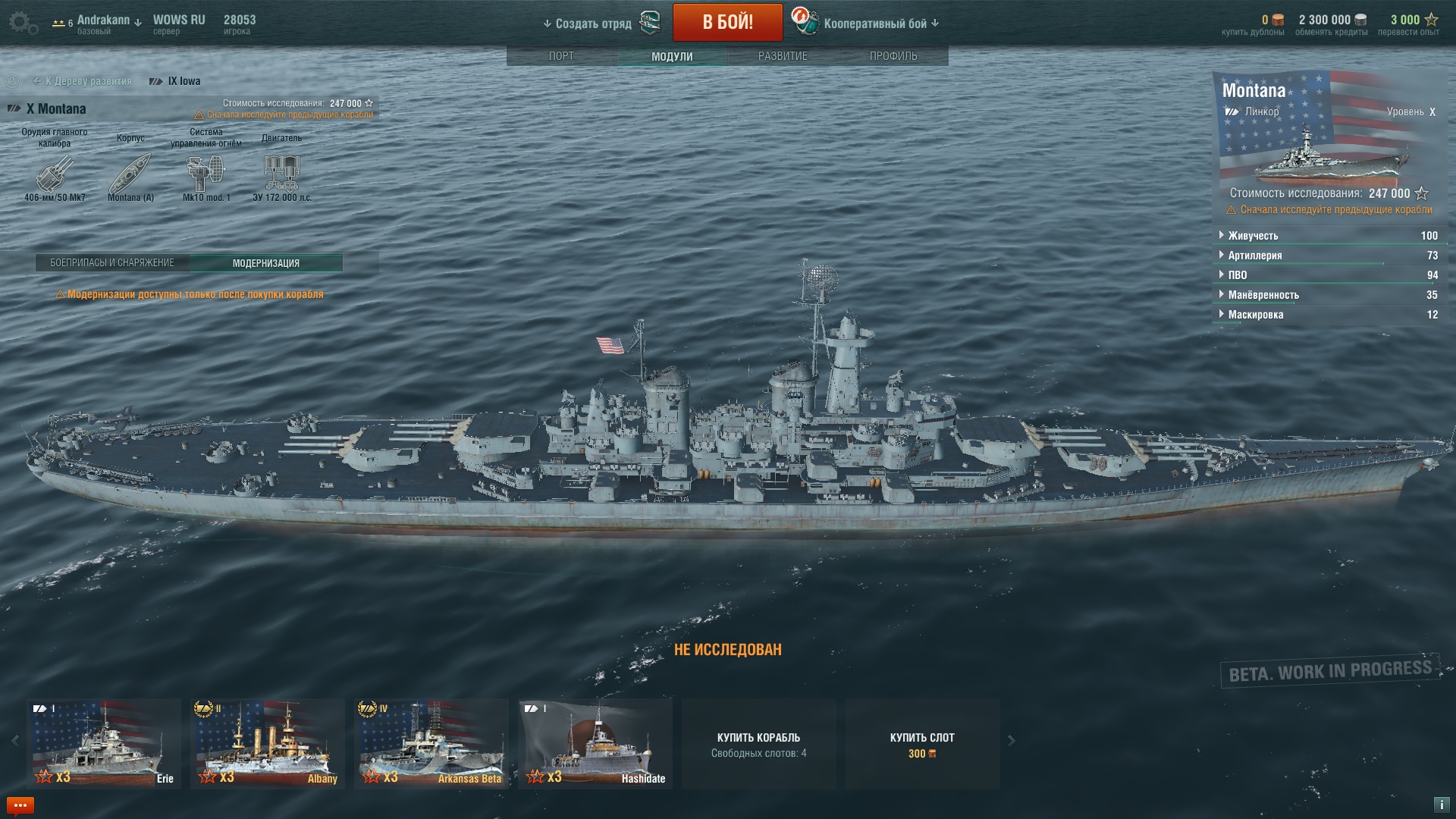Viewport: 1456px width, 819px height.
Task: Select the 406-мм/50 Mk7 main gun module
Action: tap(55, 174)
